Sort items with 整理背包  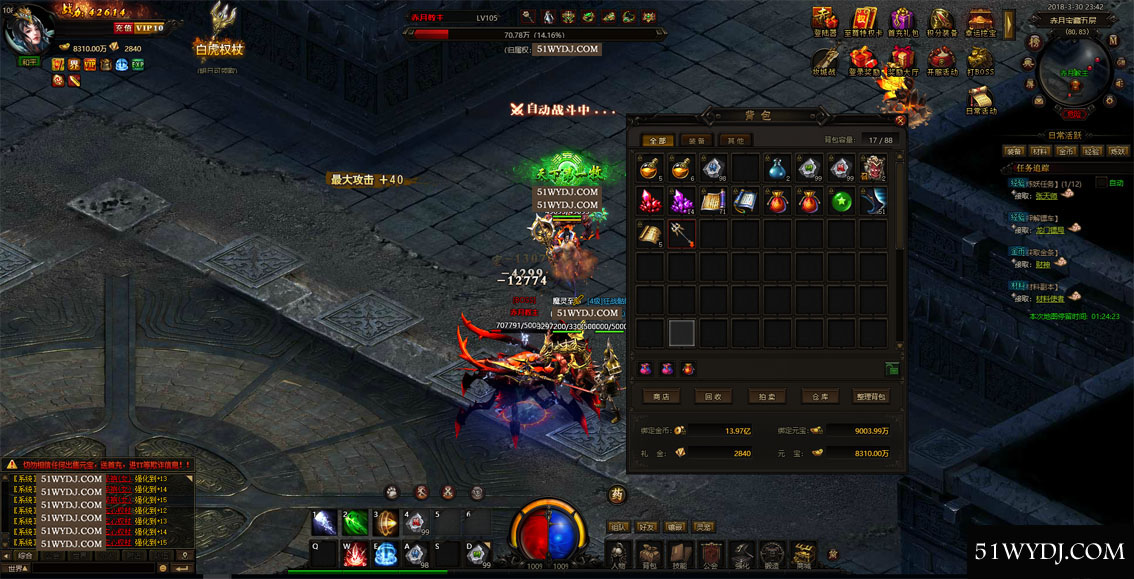coord(872,397)
